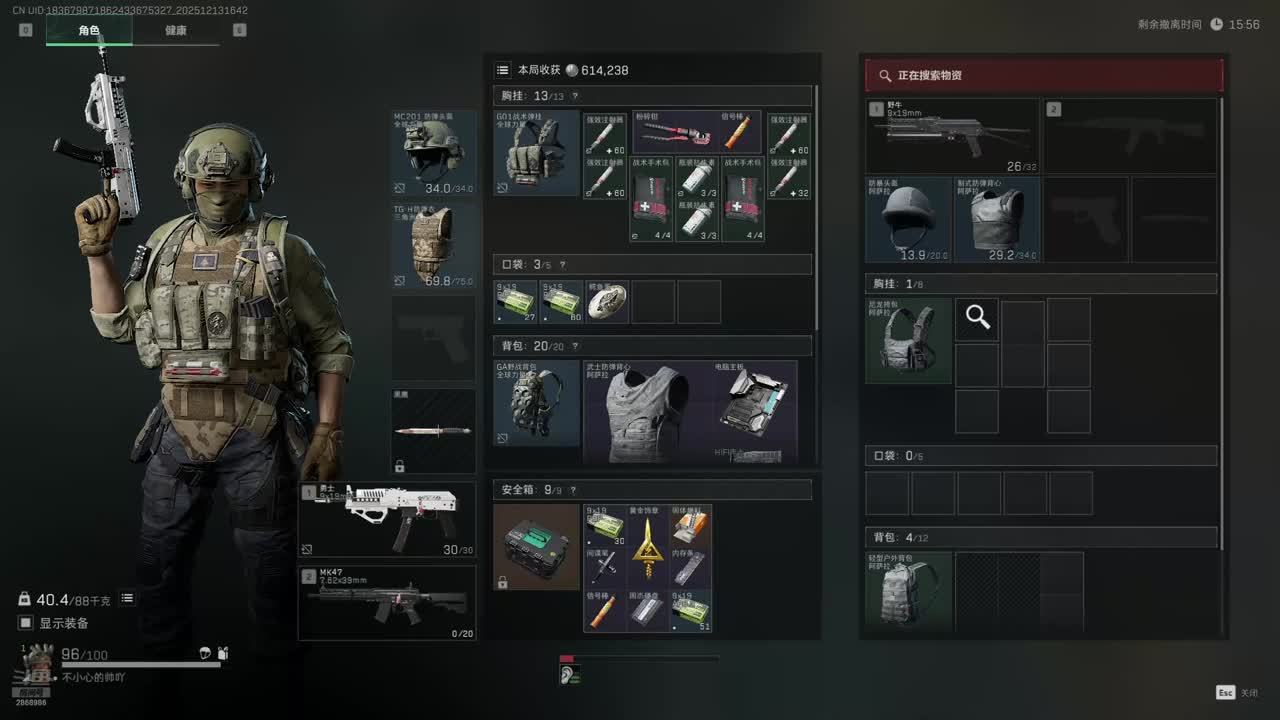Select the 角色 (Character) tab
The width and height of the screenshot is (1280, 720).
pyautogui.click(x=89, y=30)
